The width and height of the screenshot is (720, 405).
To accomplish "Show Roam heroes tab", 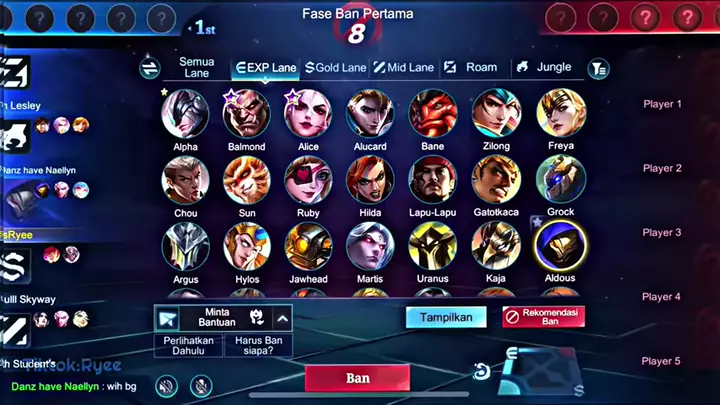I will click(470, 68).
